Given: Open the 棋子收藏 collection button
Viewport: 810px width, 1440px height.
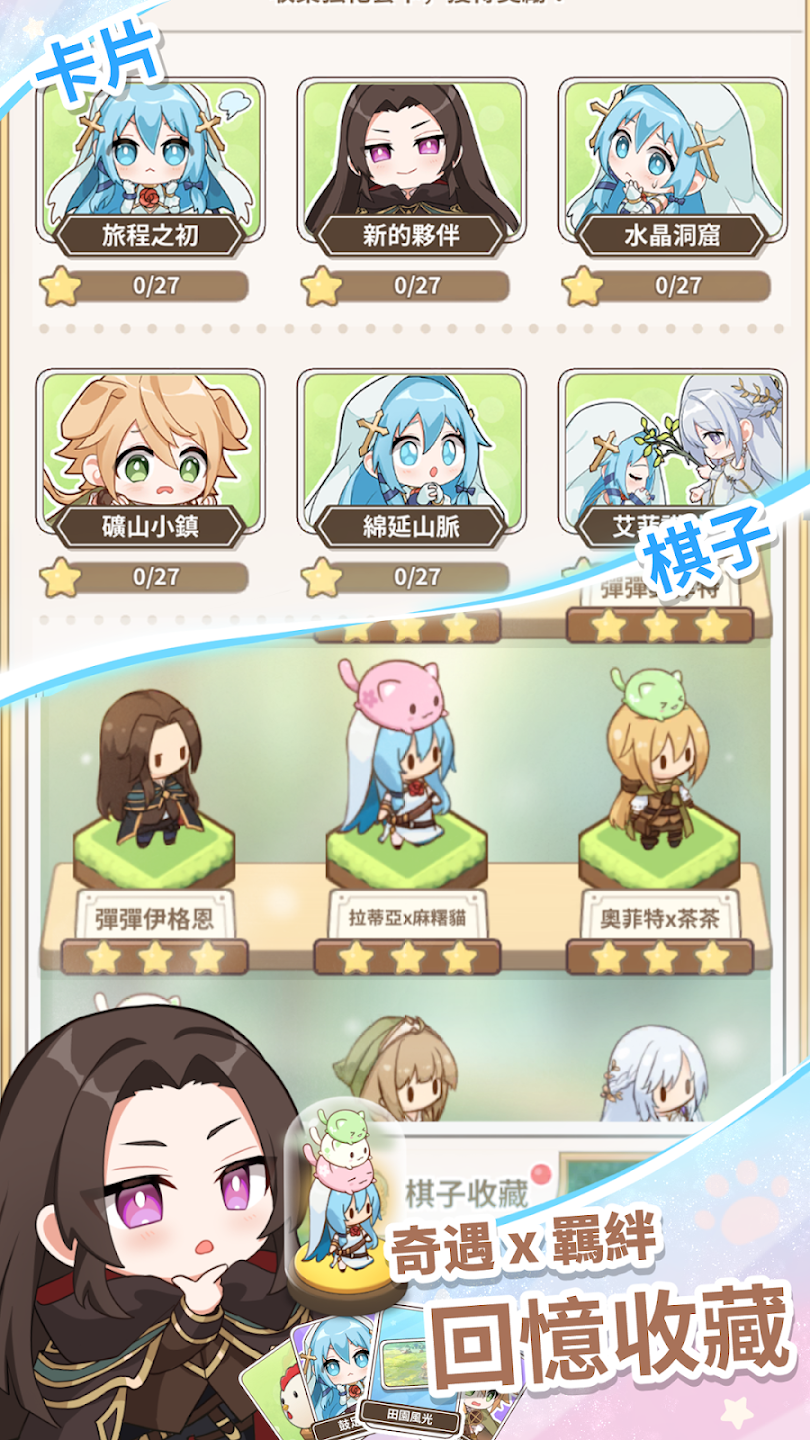Looking at the screenshot, I should click(x=465, y=1193).
